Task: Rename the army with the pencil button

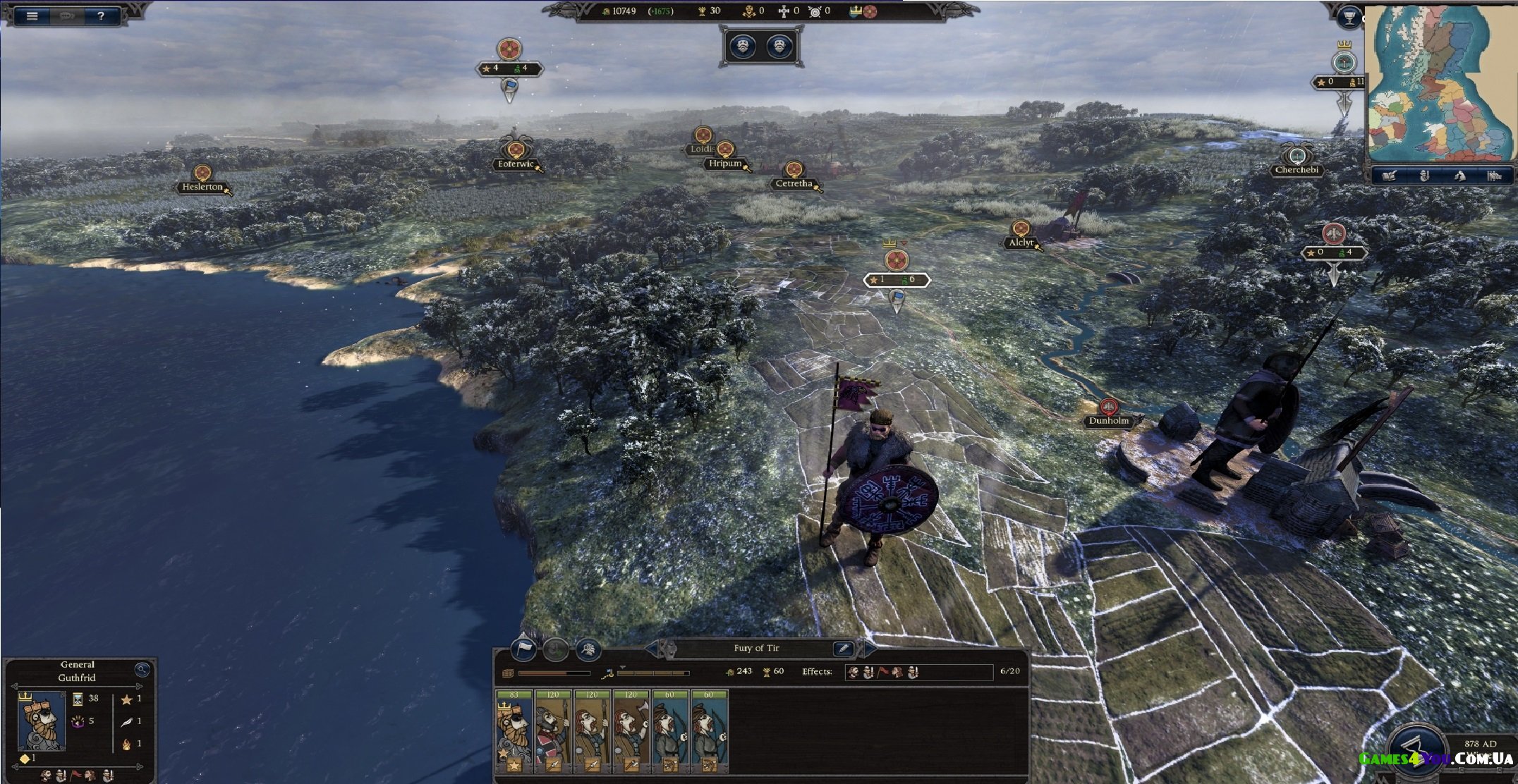Action: tap(843, 648)
